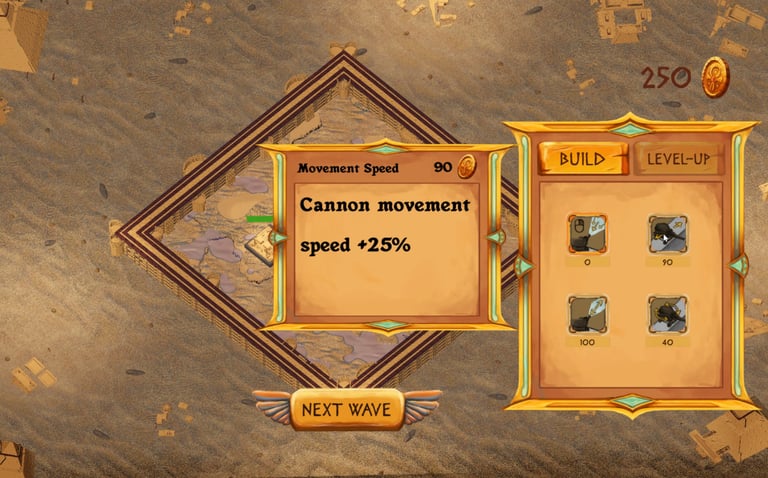Choose the cannon upgrade costing 100
Screen dimensions: 768x478
[587, 313]
